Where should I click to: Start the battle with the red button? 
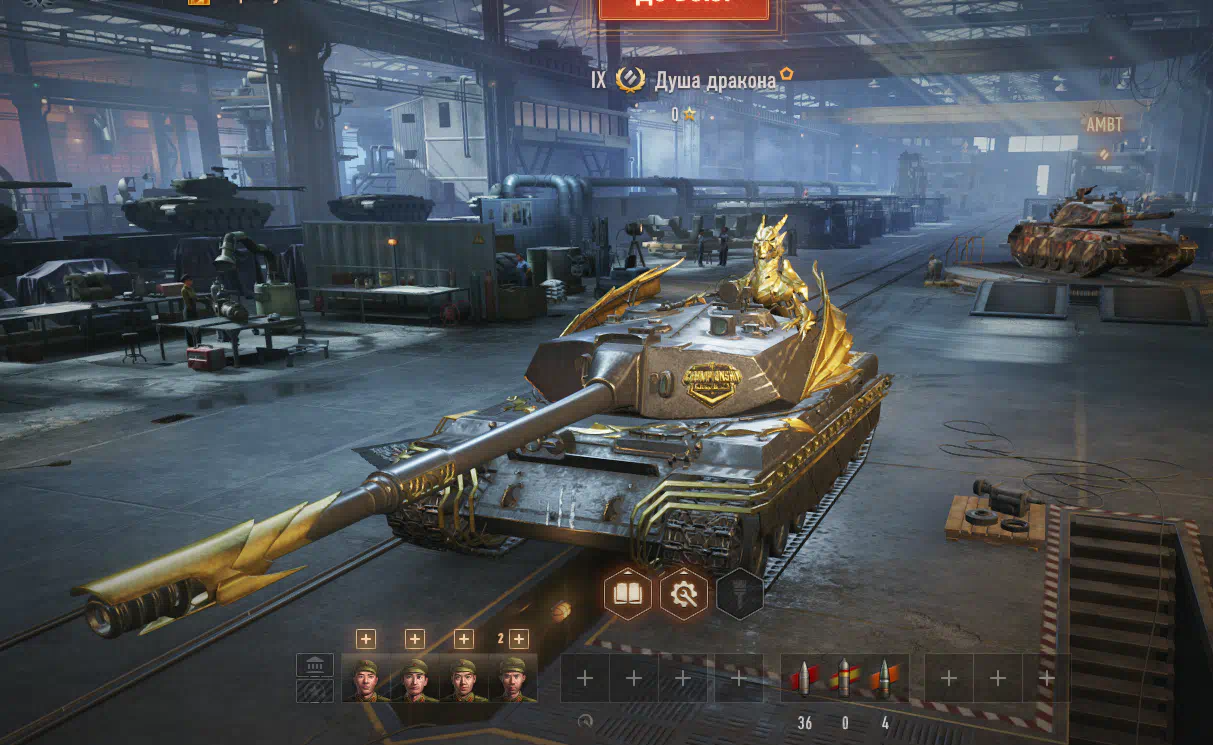(x=684, y=8)
